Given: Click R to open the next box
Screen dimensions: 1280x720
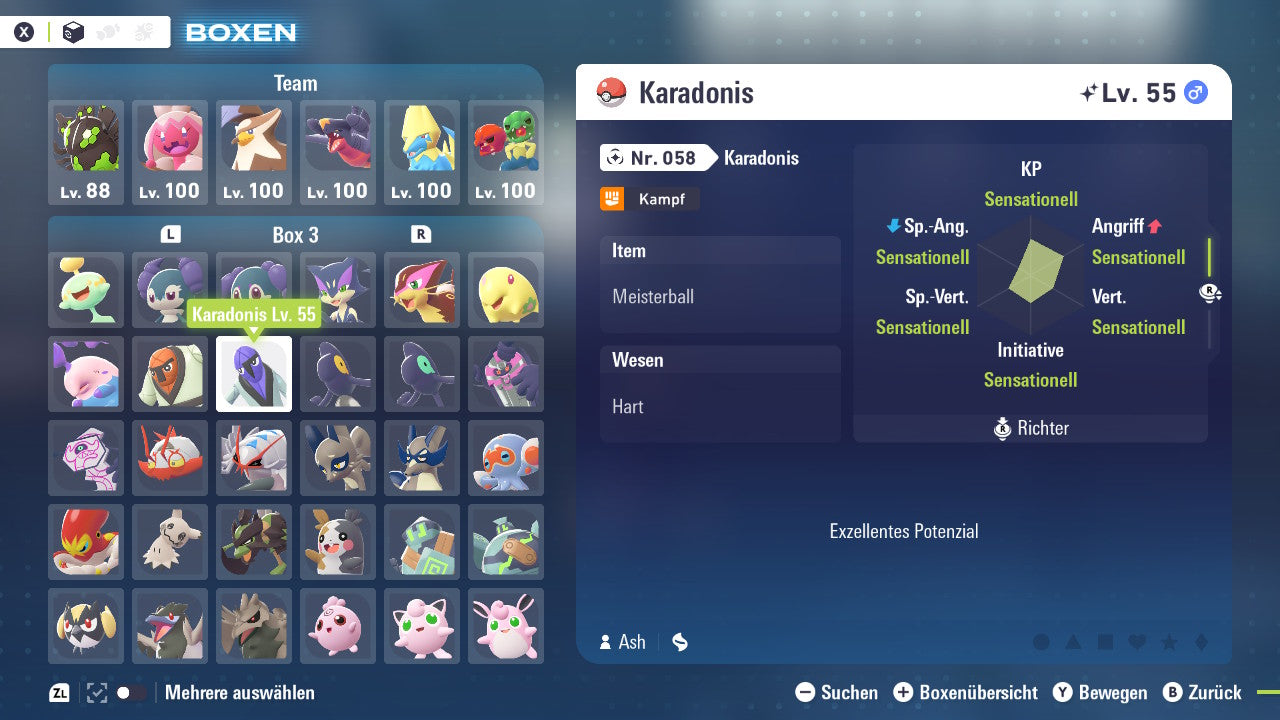Looking at the screenshot, I should (420, 235).
